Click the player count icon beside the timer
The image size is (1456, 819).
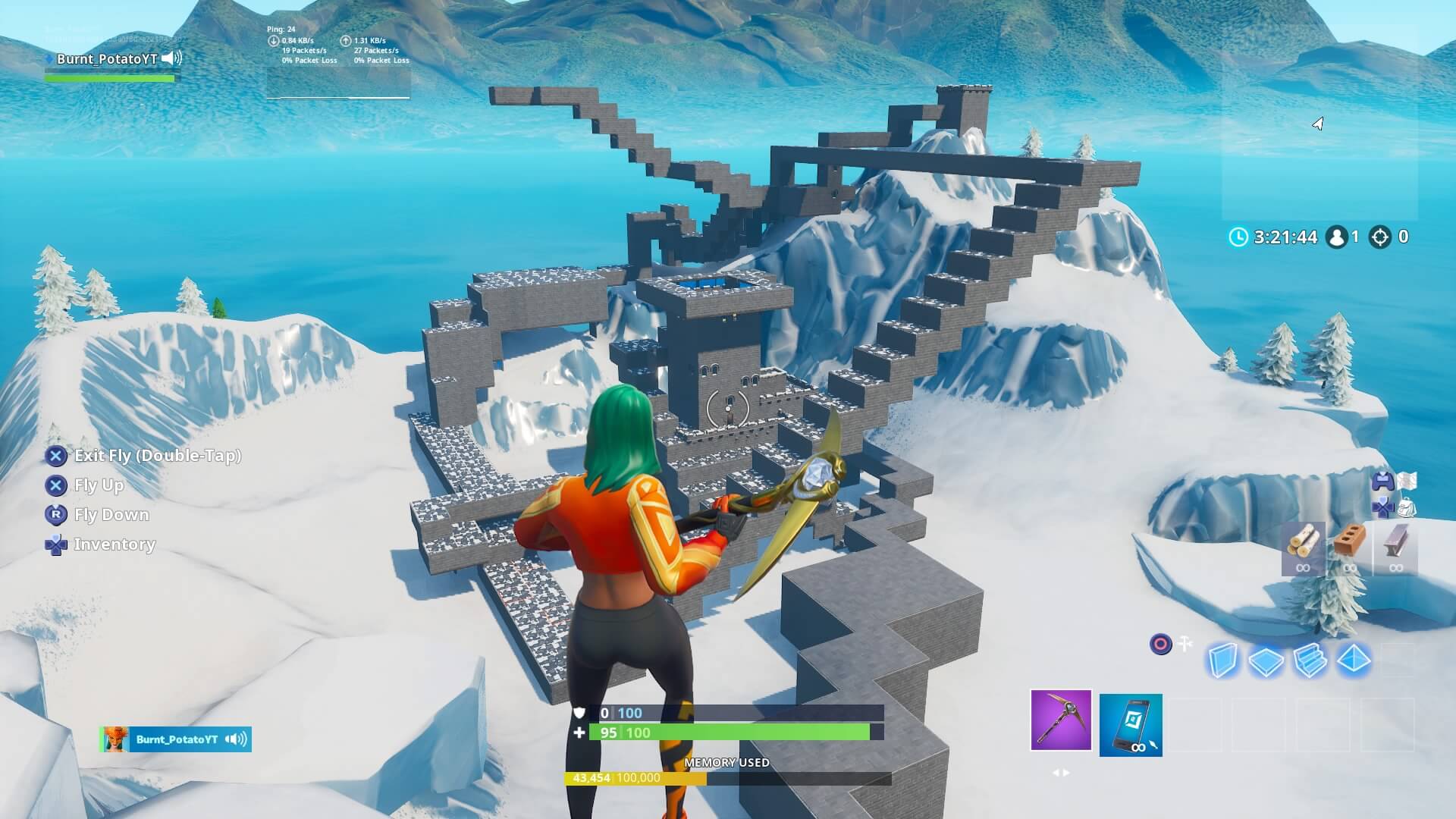tap(1336, 237)
